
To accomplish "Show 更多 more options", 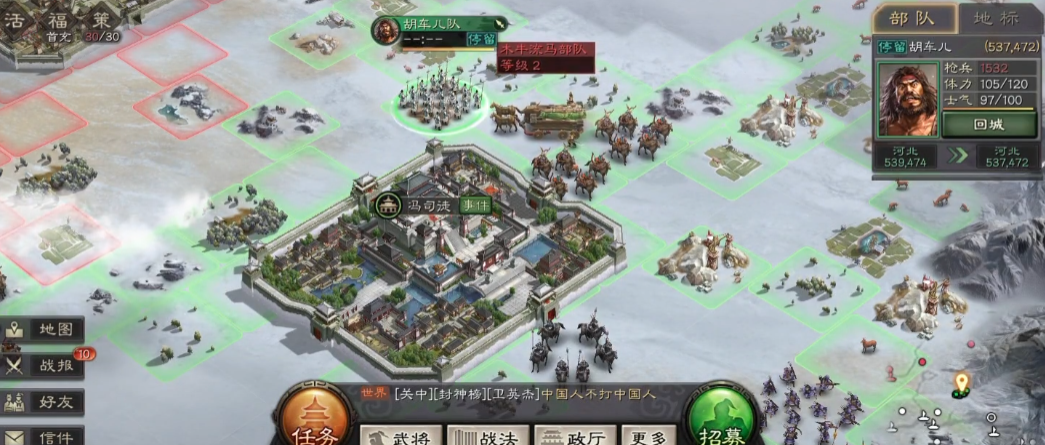I will (x=648, y=436).
